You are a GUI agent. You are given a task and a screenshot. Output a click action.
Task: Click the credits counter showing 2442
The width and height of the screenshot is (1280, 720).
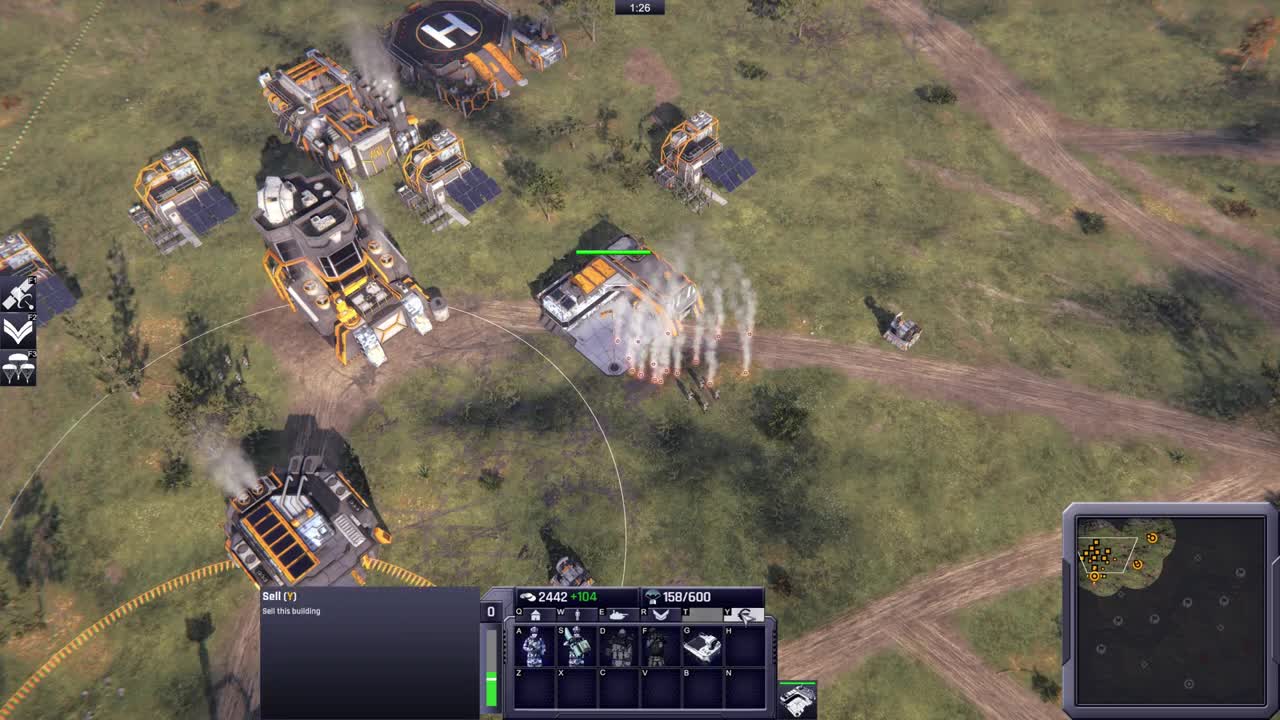tap(553, 596)
